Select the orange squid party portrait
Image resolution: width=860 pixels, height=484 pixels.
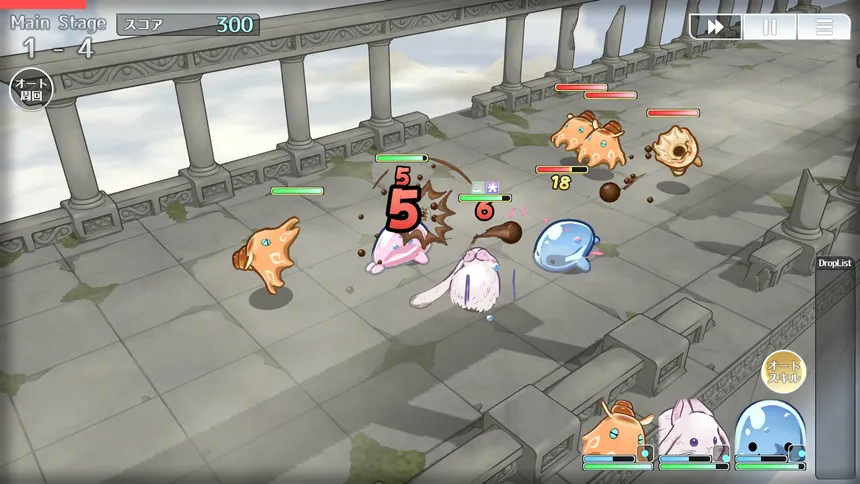pyautogui.click(x=613, y=430)
